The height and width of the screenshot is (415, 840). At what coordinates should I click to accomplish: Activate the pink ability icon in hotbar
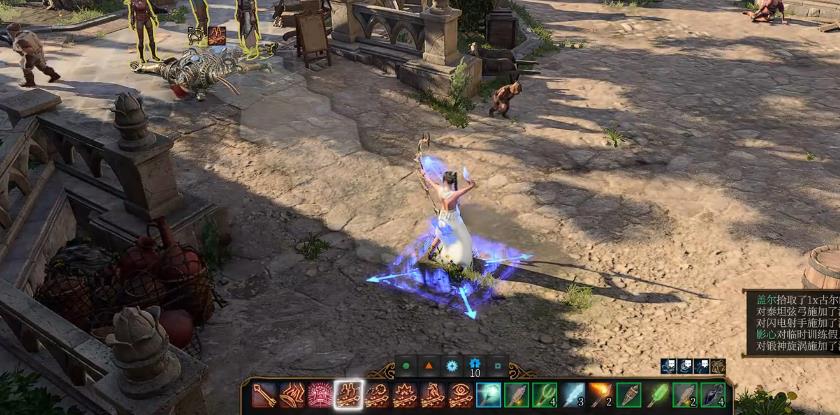[x=320, y=395]
